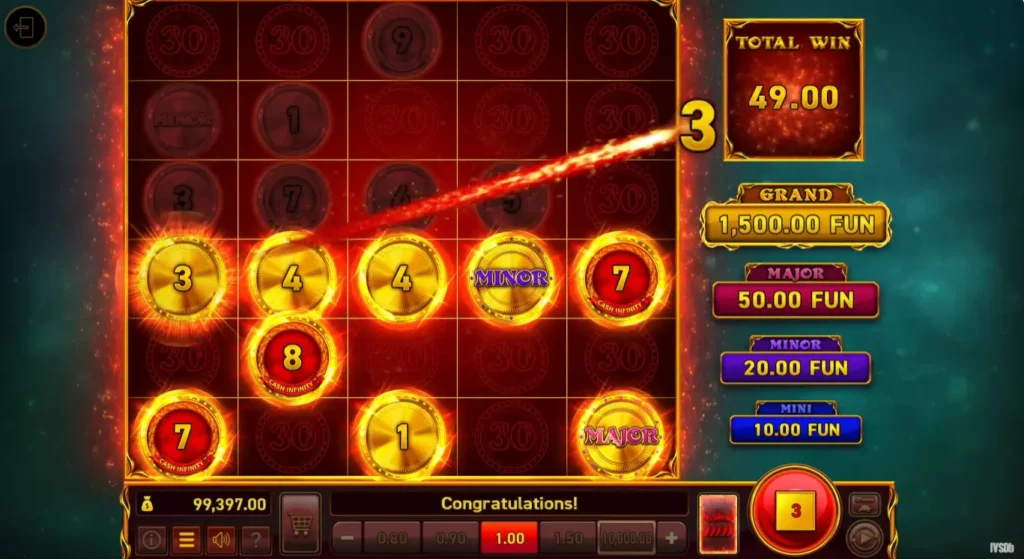Choose the 1.50 bet value
This screenshot has width=1024, height=559.
tap(568, 537)
